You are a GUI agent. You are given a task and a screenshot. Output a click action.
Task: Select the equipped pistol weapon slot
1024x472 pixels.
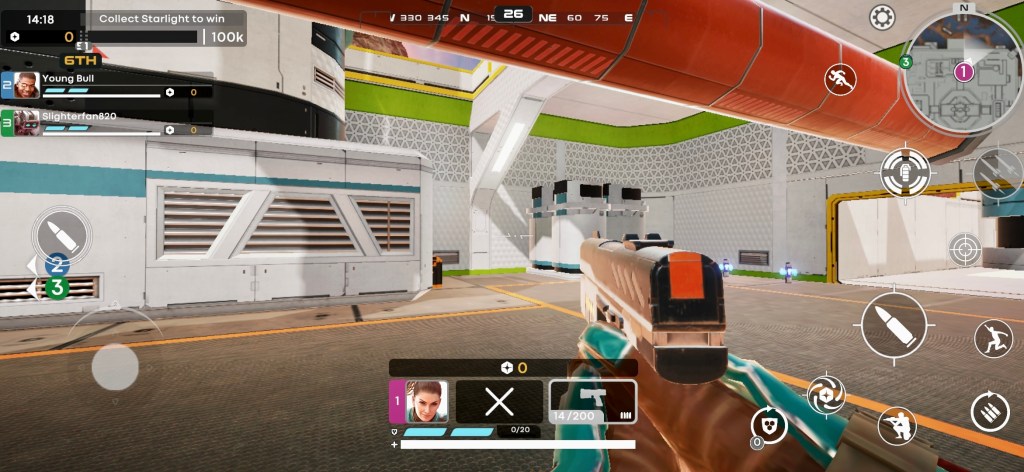coord(593,401)
